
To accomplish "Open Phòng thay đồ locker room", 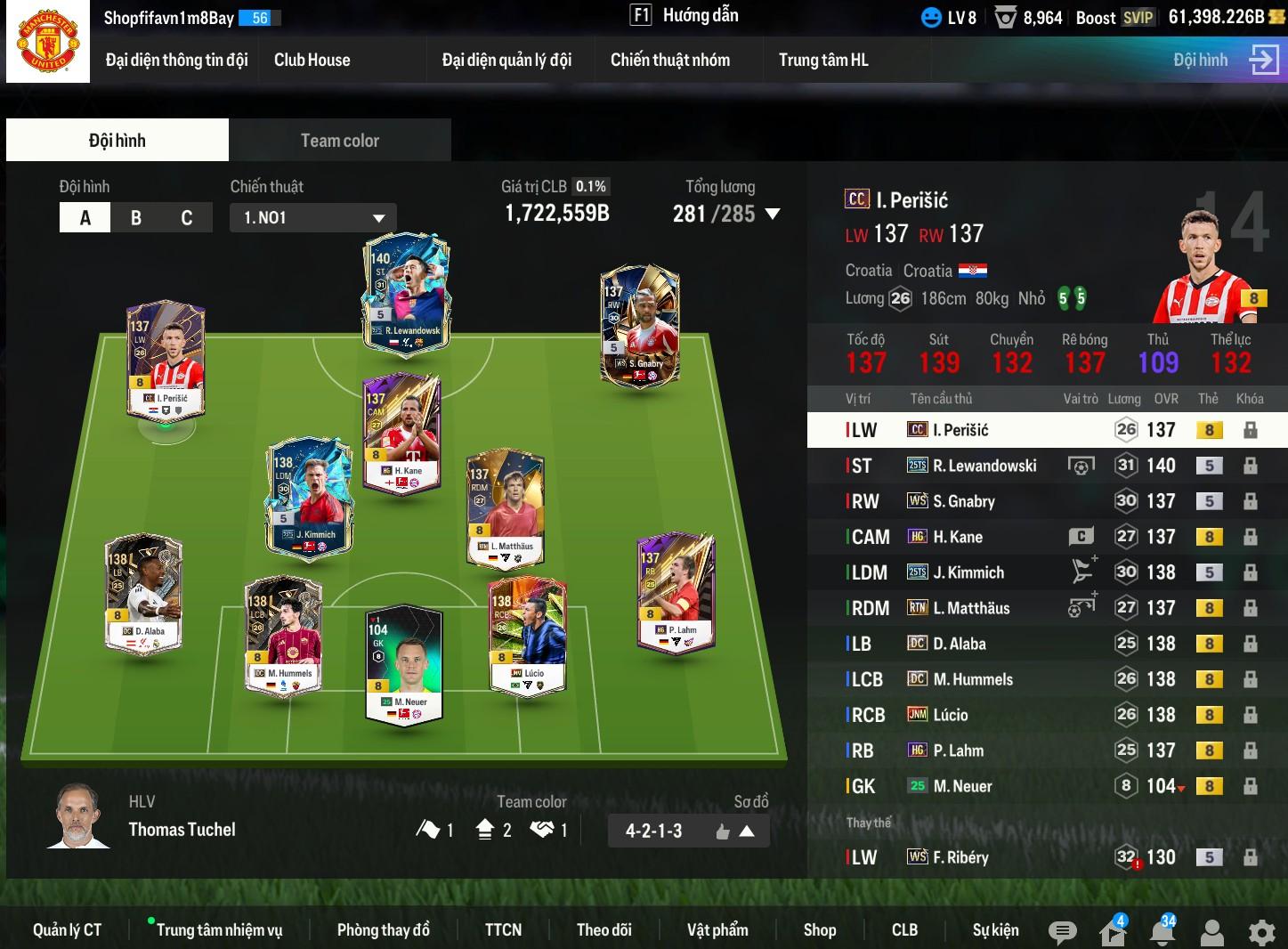I will [x=383, y=930].
